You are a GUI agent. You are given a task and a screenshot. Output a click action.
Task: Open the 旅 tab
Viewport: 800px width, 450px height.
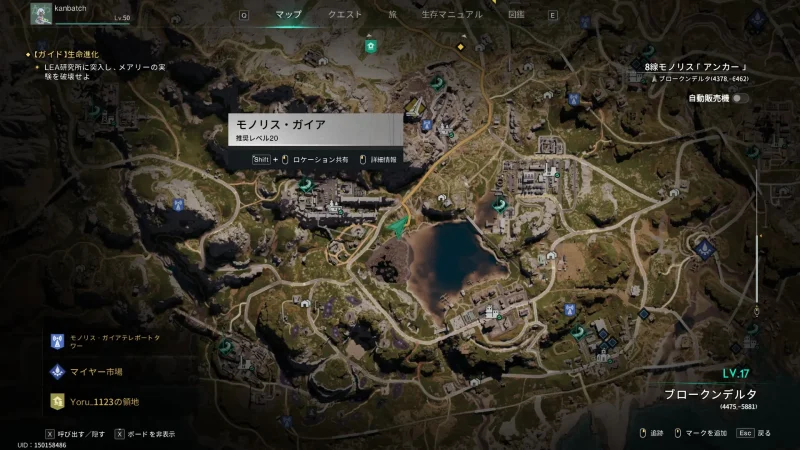point(392,15)
